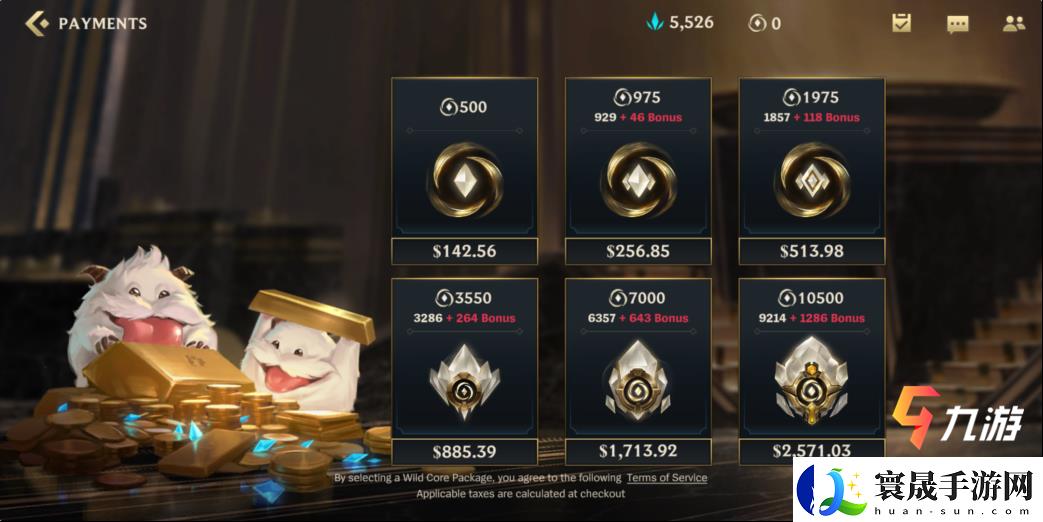Open the Terms of Service link
1043x522 pixels.
point(666,478)
